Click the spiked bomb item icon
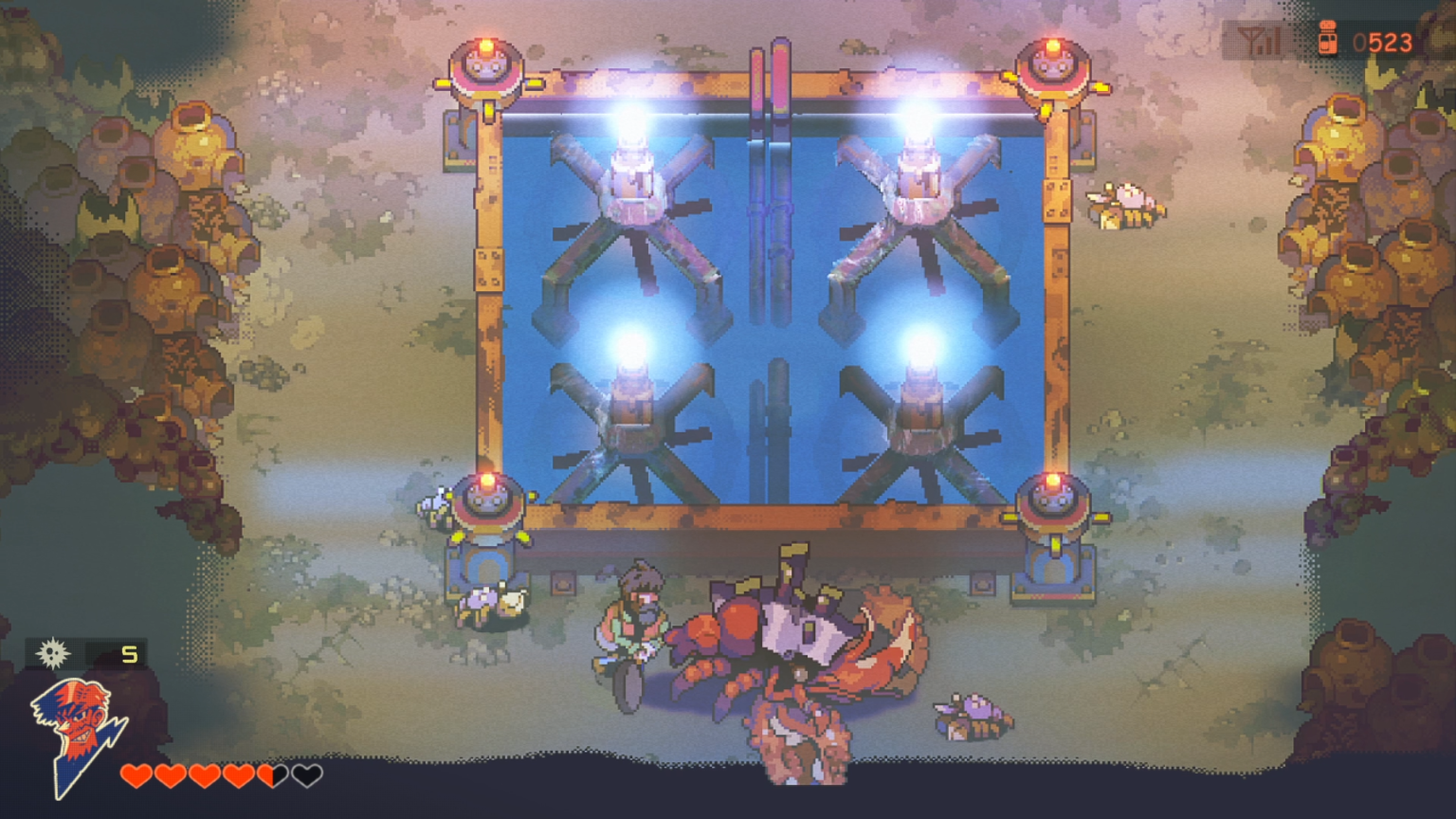This screenshot has height=819, width=1456. (53, 653)
